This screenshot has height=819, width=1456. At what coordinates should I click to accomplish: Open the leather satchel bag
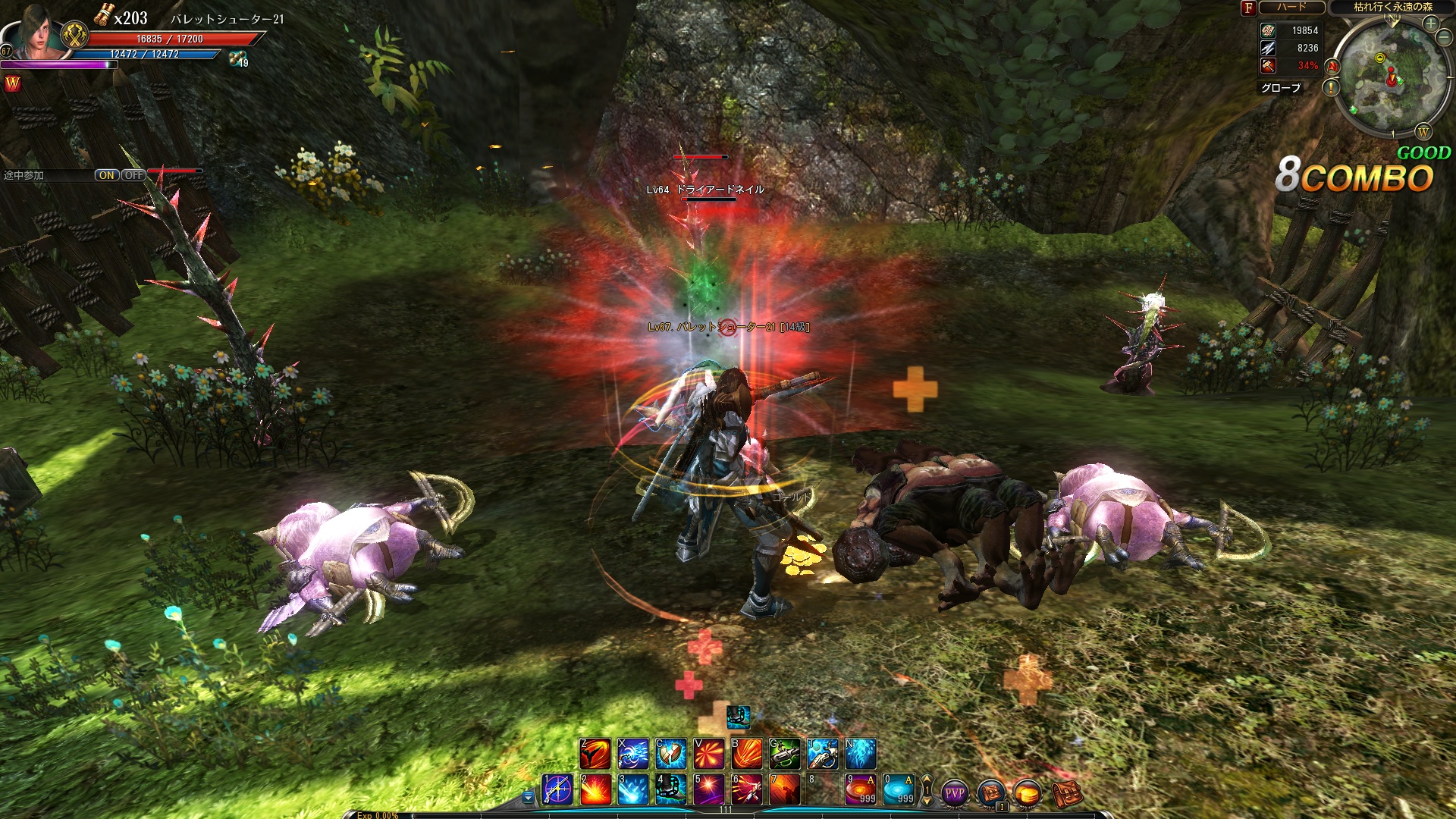[1065, 793]
